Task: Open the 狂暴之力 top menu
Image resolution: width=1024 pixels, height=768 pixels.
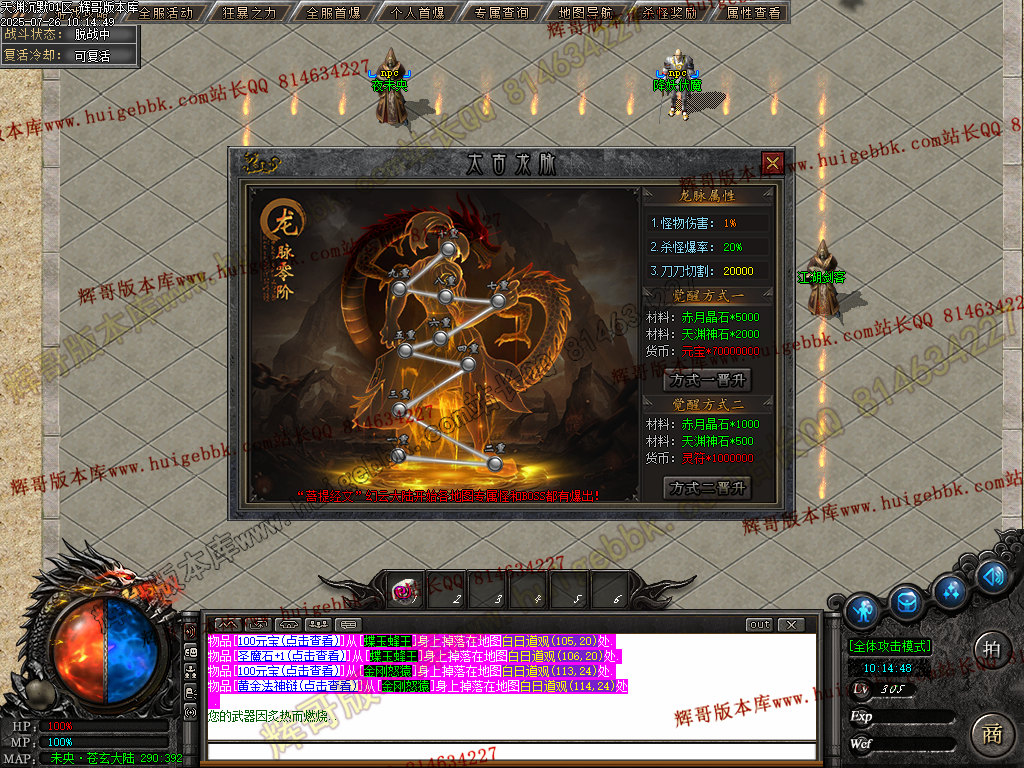Action: pyautogui.click(x=250, y=13)
